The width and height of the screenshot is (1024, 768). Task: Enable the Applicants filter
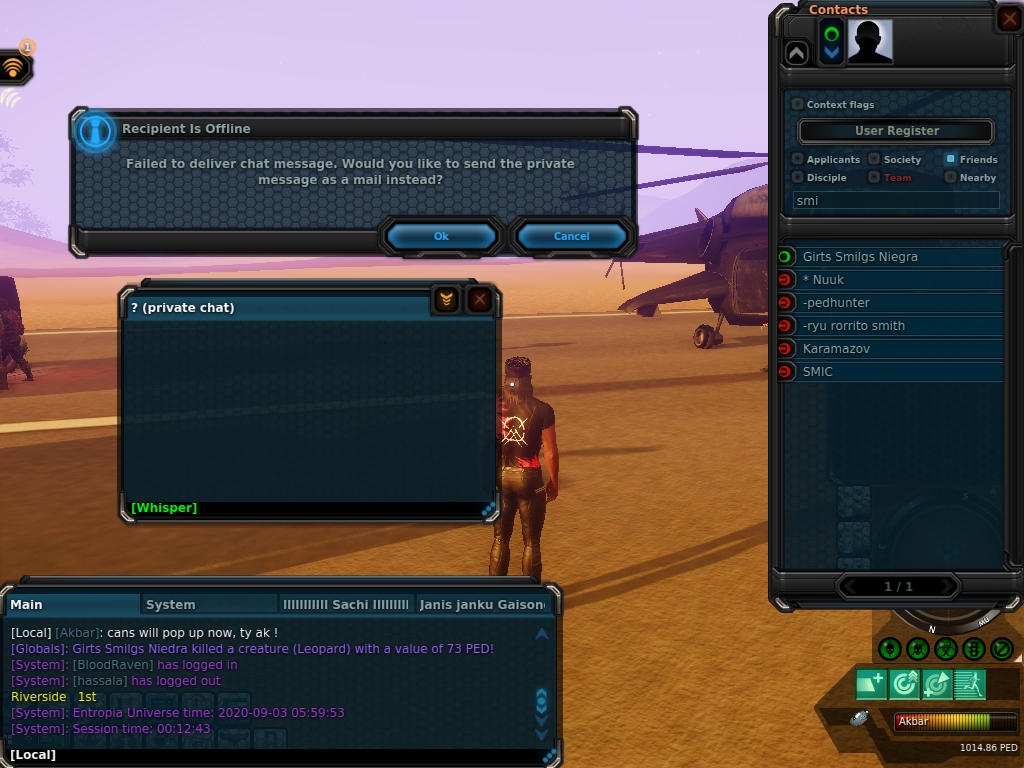pos(797,159)
